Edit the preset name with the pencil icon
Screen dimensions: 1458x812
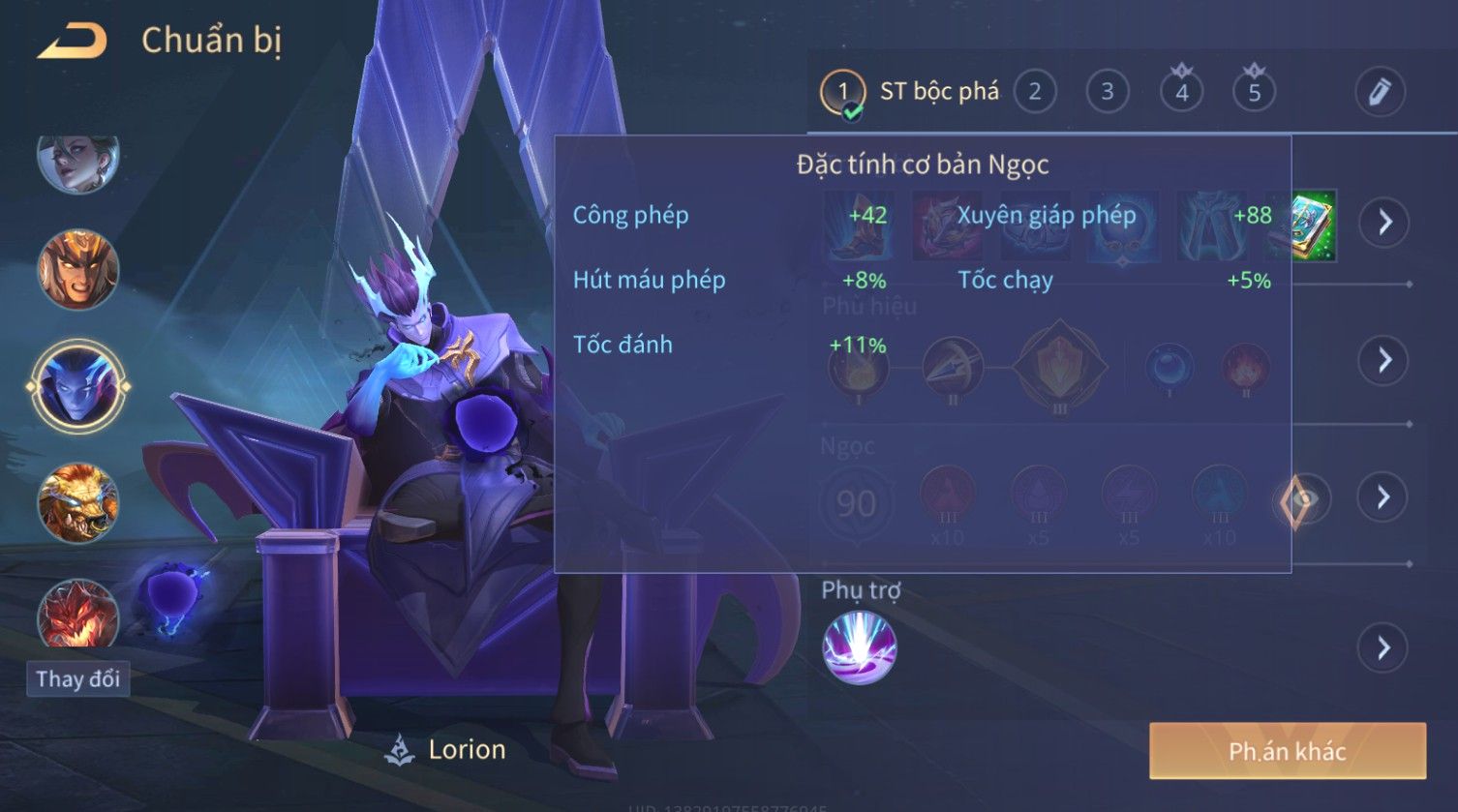point(1379,92)
